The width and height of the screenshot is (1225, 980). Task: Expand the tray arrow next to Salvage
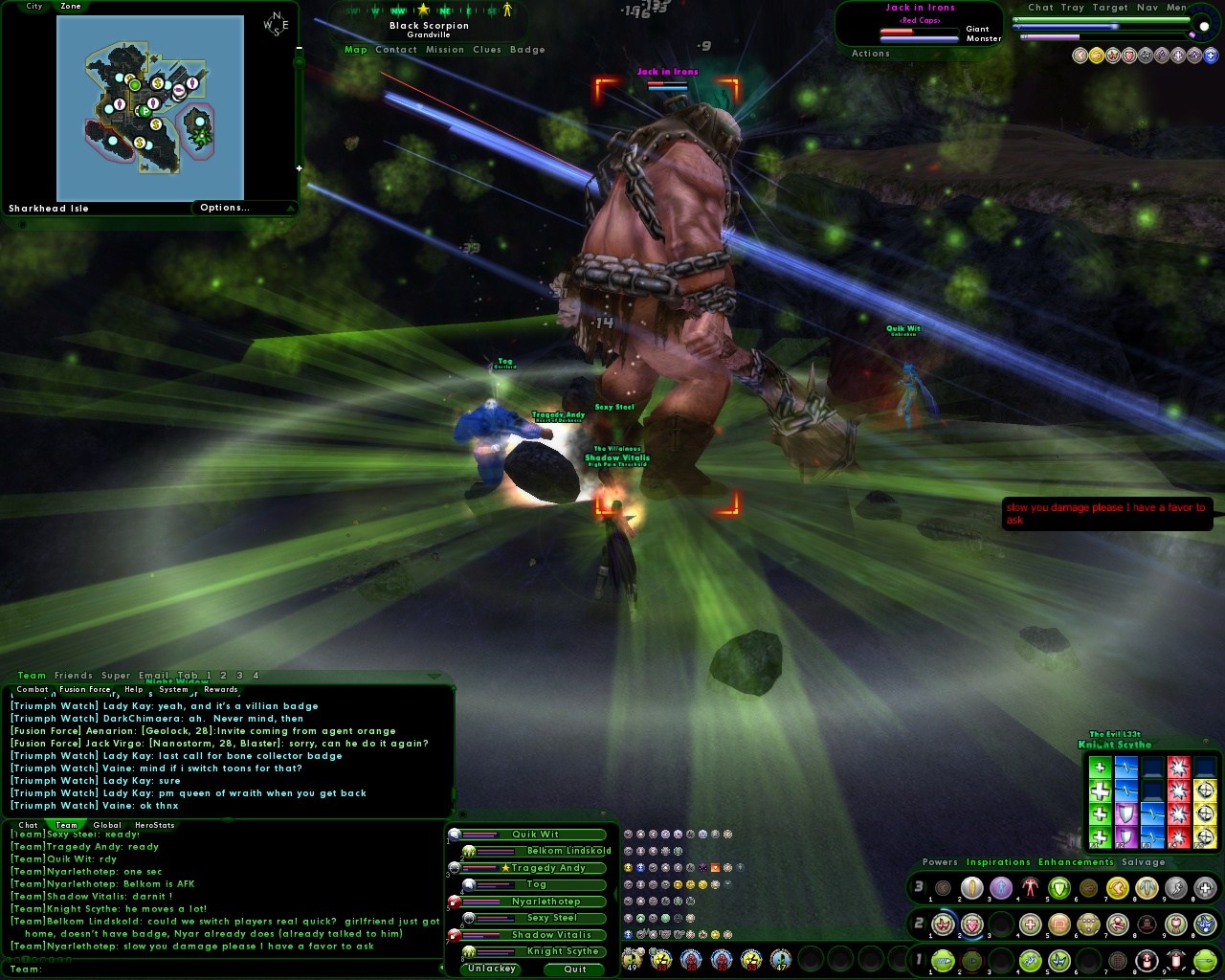1178,862
